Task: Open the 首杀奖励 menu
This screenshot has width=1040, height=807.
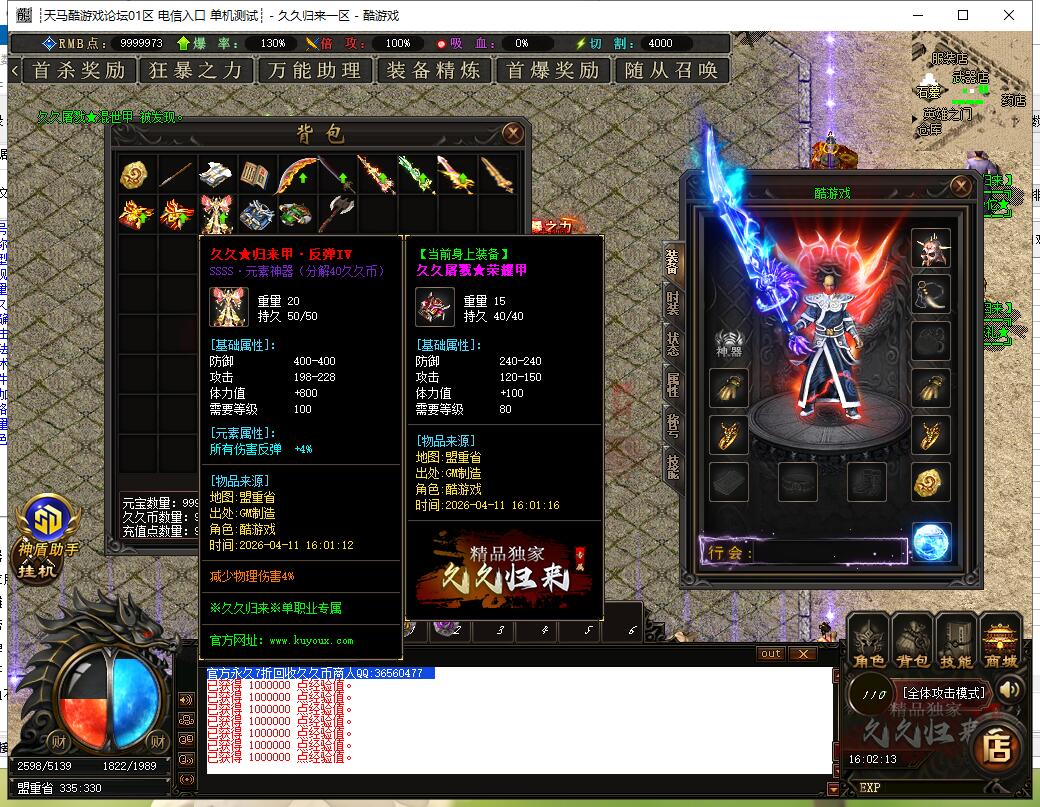Action: coord(79,70)
